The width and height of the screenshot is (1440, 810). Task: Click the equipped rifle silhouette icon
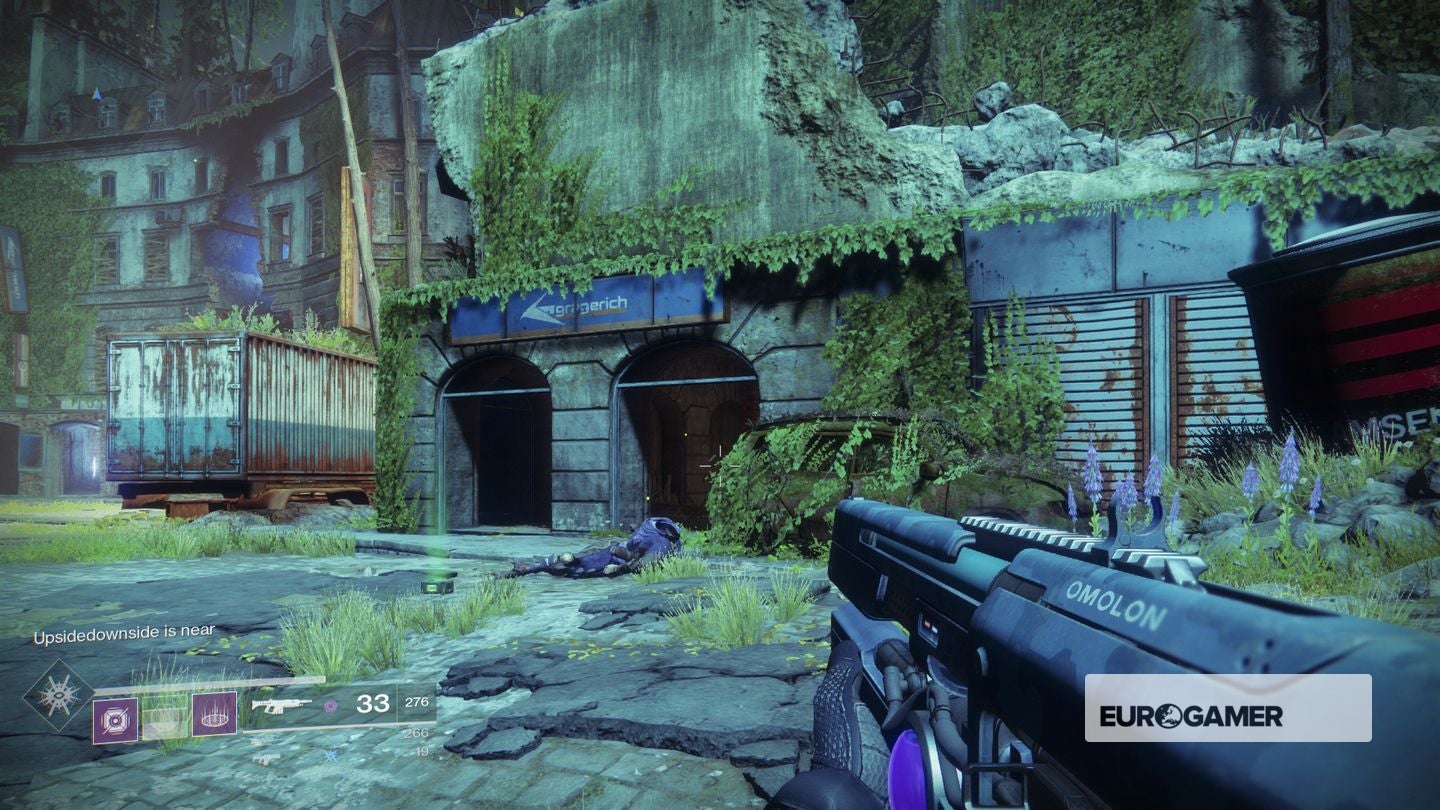280,705
